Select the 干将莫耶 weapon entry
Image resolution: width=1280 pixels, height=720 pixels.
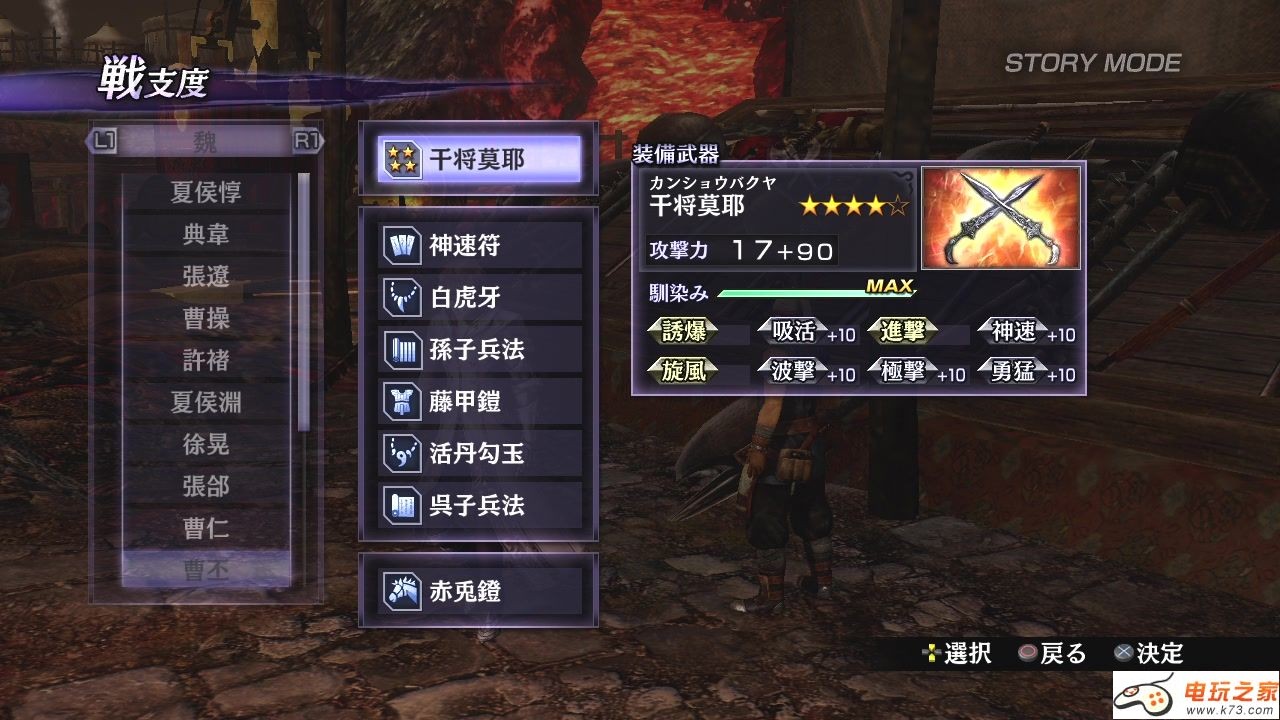[x=479, y=159]
